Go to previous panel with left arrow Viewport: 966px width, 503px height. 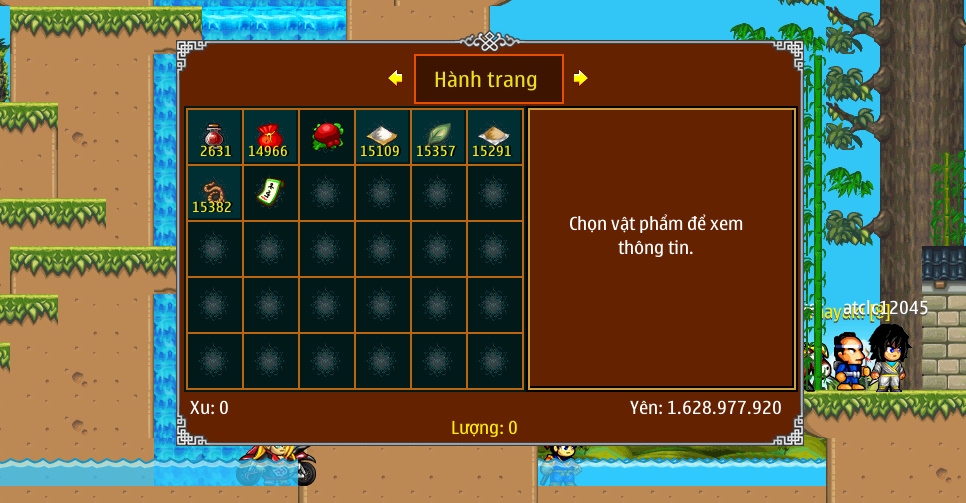395,78
